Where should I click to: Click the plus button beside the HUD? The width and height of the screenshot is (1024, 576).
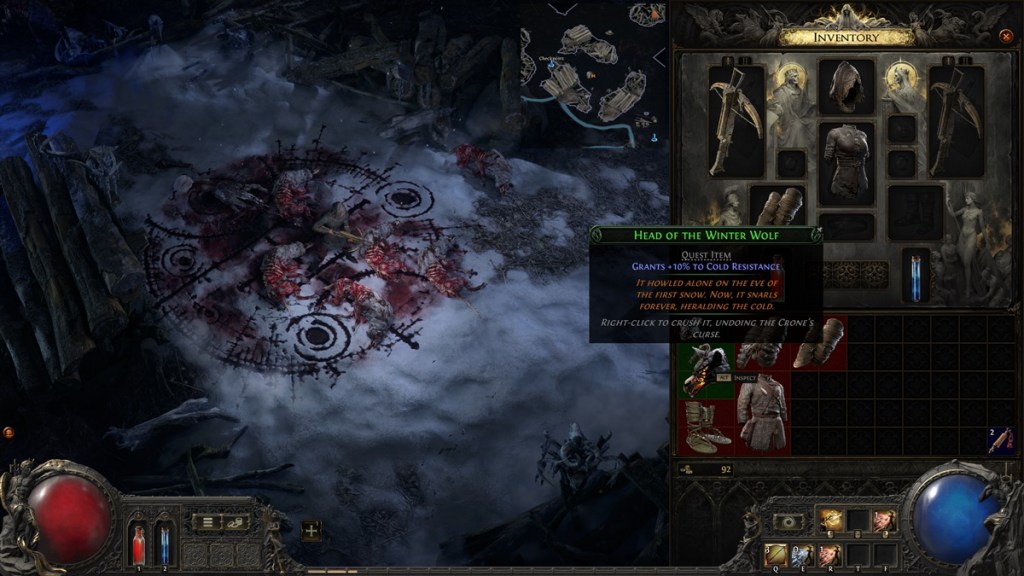(x=312, y=531)
